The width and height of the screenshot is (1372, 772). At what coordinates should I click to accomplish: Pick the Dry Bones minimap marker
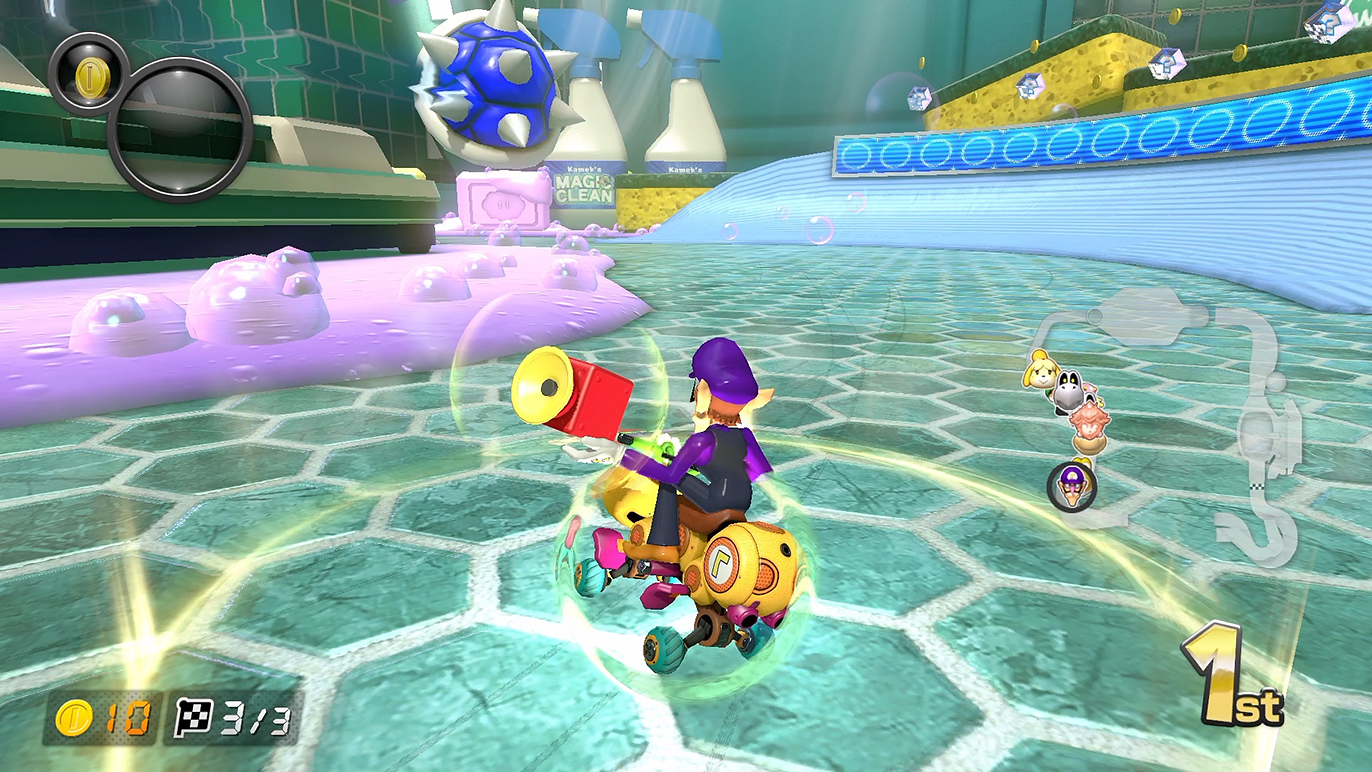click(1071, 390)
